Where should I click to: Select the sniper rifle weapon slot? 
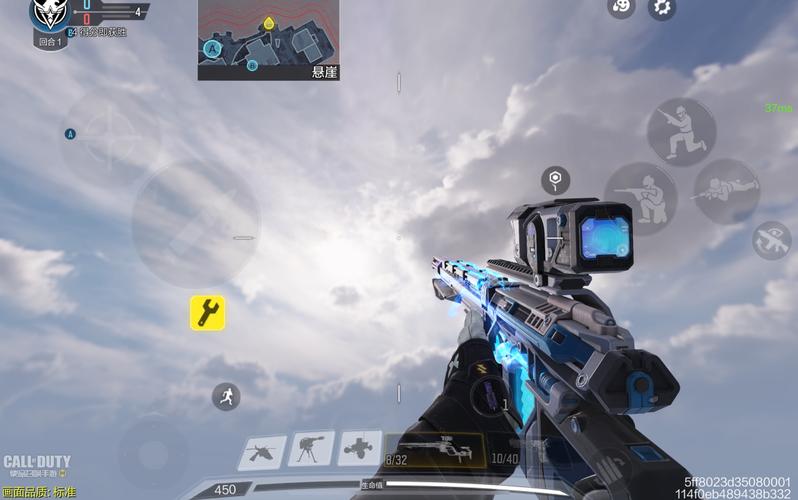(435, 450)
